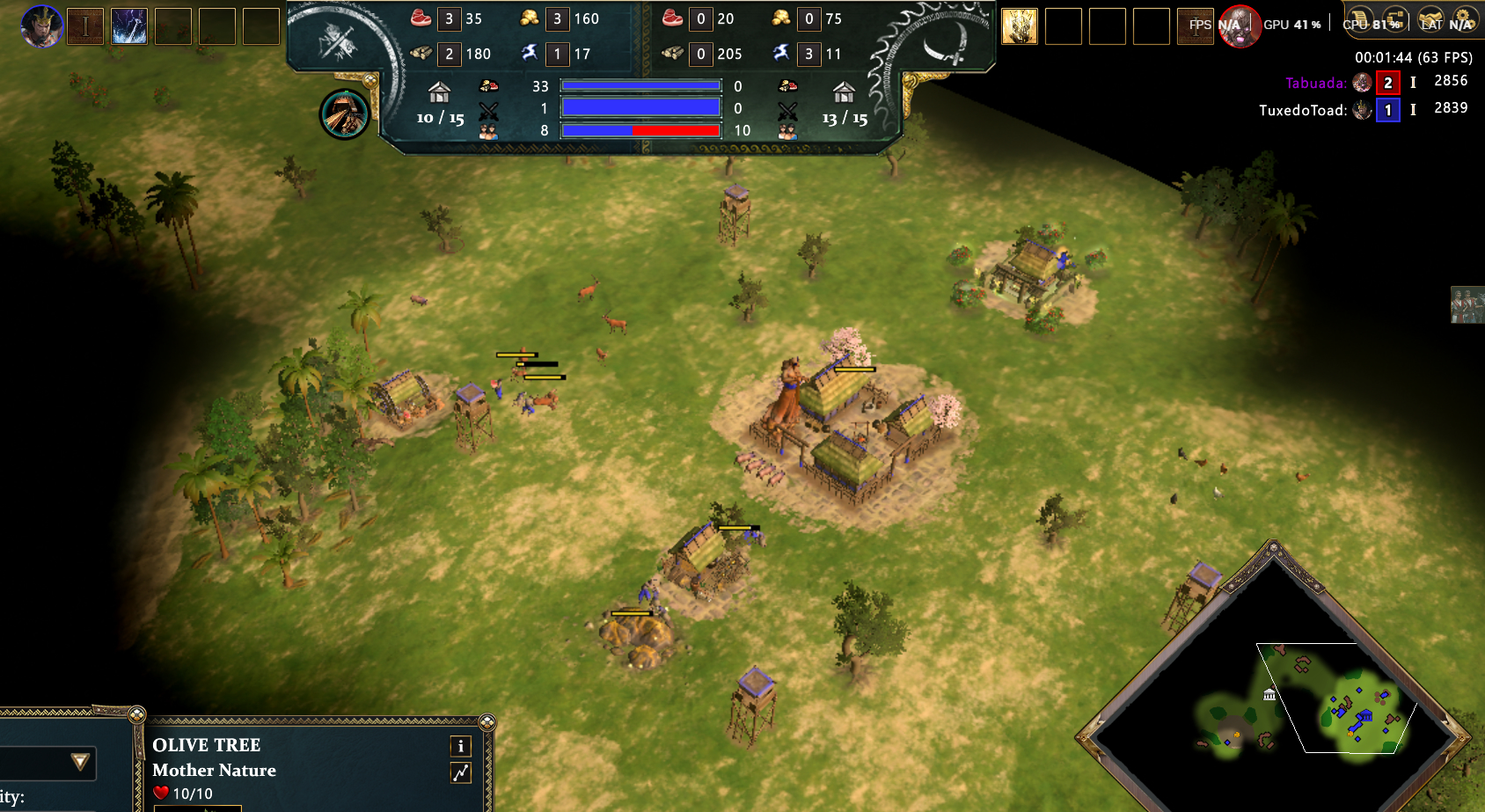The height and width of the screenshot is (812, 1485).
Task: Open the dropdown with the triangle arrow
Action: (x=80, y=762)
